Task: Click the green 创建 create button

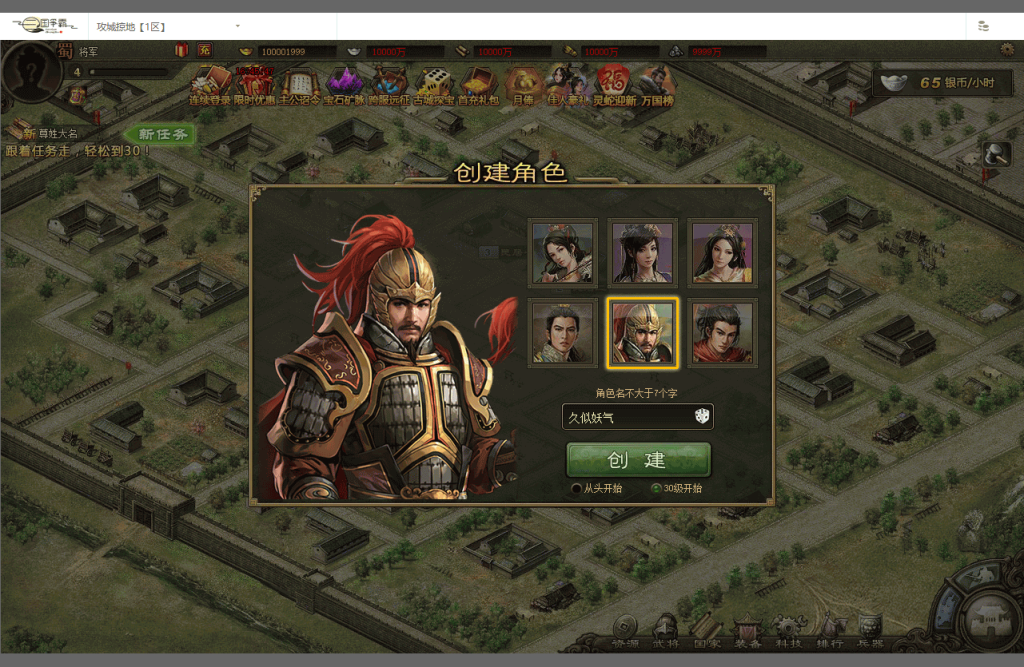Action: tap(638, 460)
